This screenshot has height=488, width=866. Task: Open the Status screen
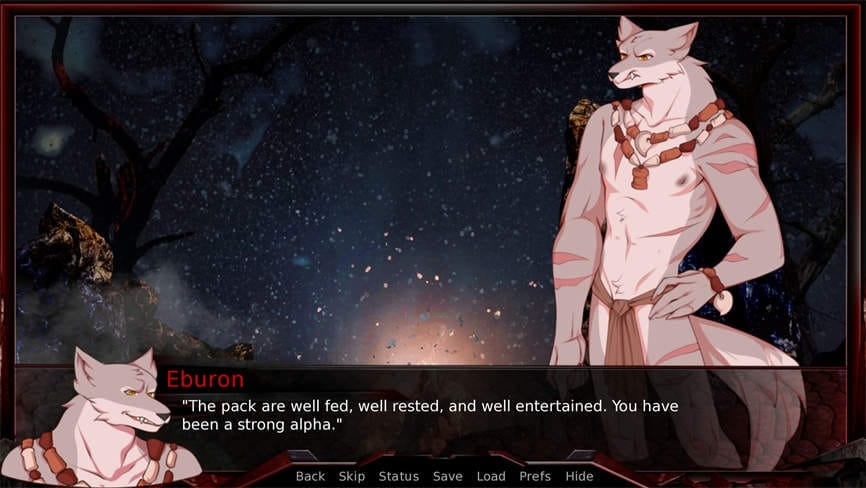pos(398,476)
